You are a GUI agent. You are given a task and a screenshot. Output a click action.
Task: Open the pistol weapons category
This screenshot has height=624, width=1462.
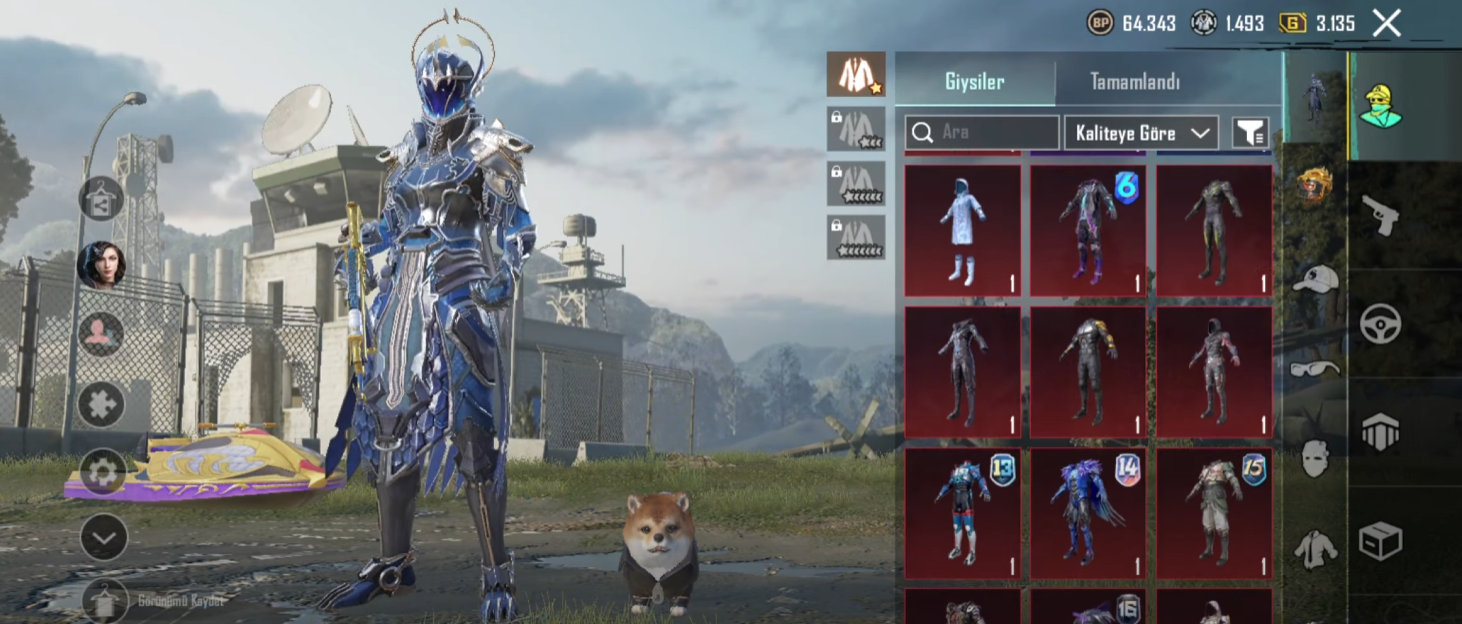click(x=1380, y=214)
